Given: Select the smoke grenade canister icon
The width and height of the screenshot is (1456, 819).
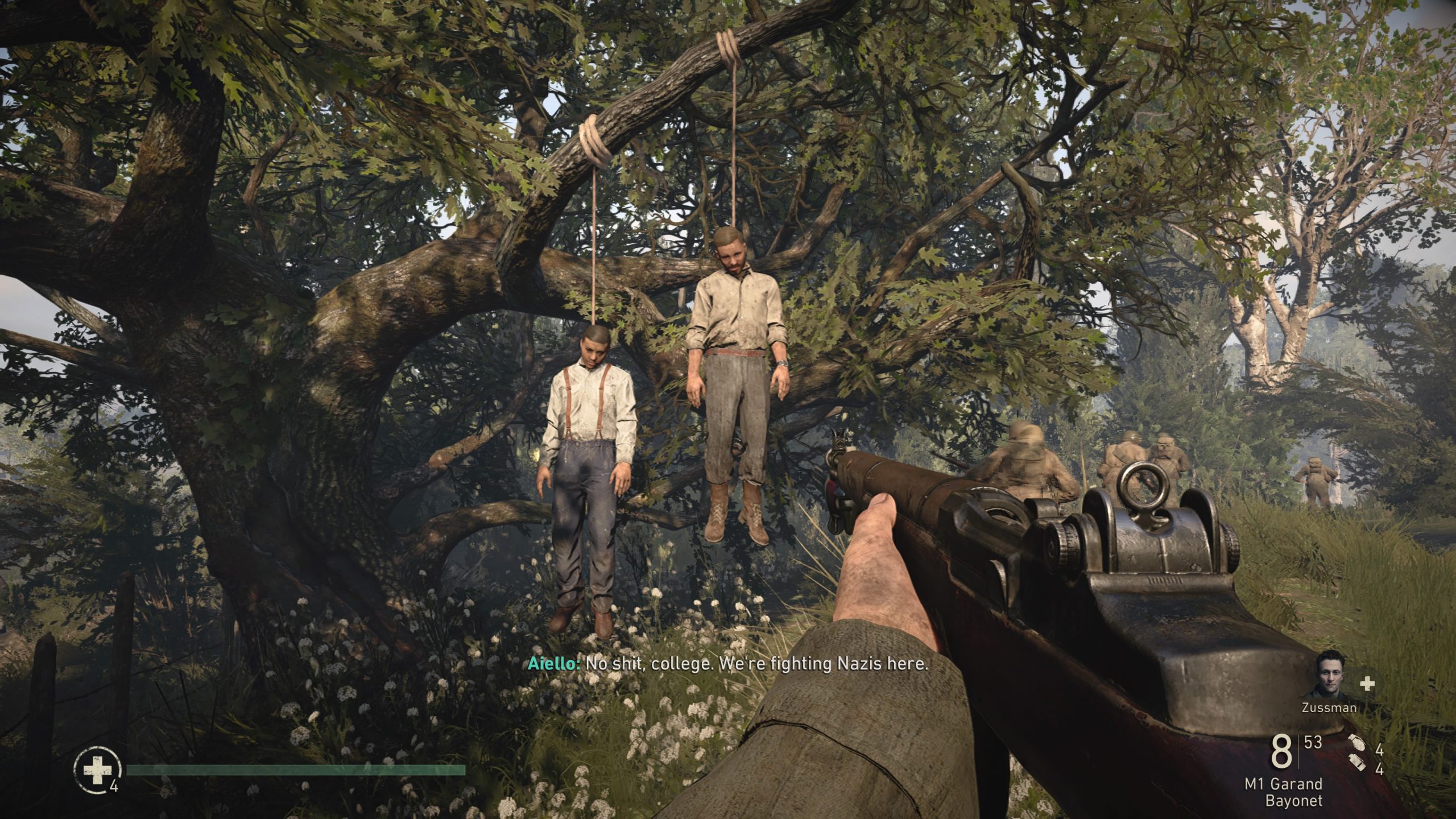Looking at the screenshot, I should [x=1356, y=767].
